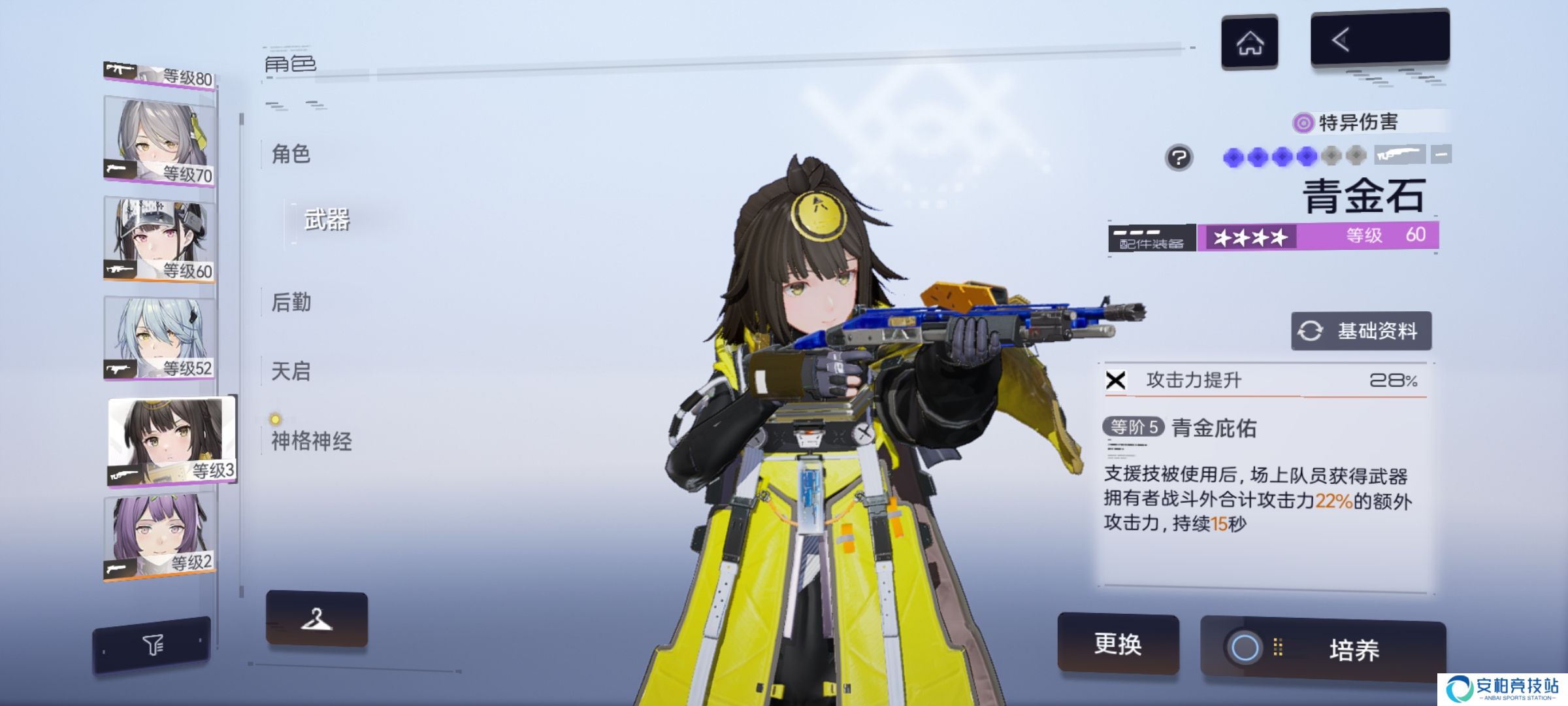Show help via the question mark icon

1179,158
